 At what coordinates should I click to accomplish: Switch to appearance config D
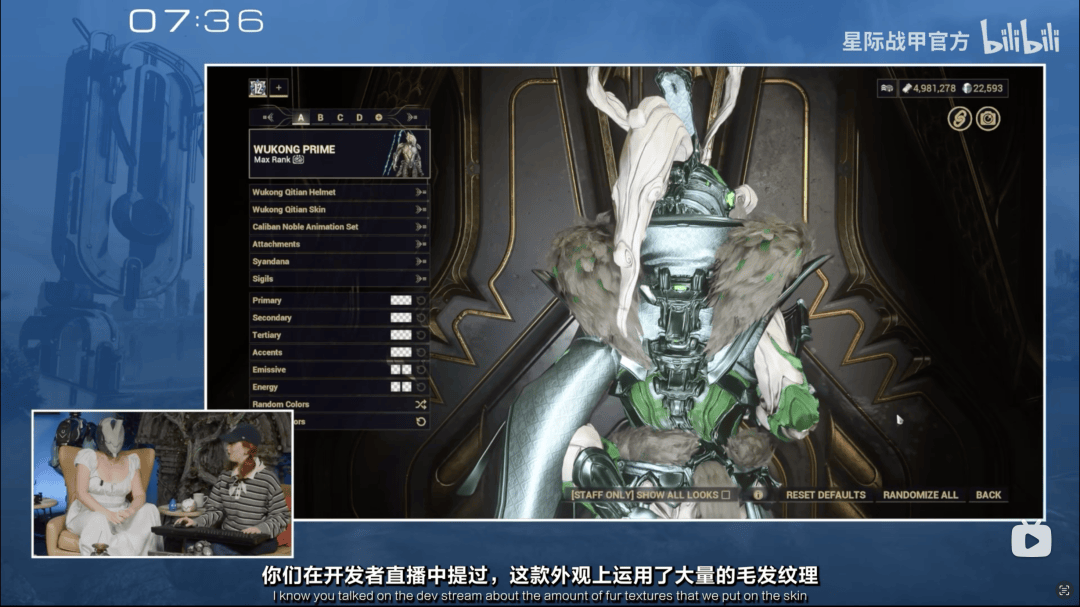pos(359,118)
